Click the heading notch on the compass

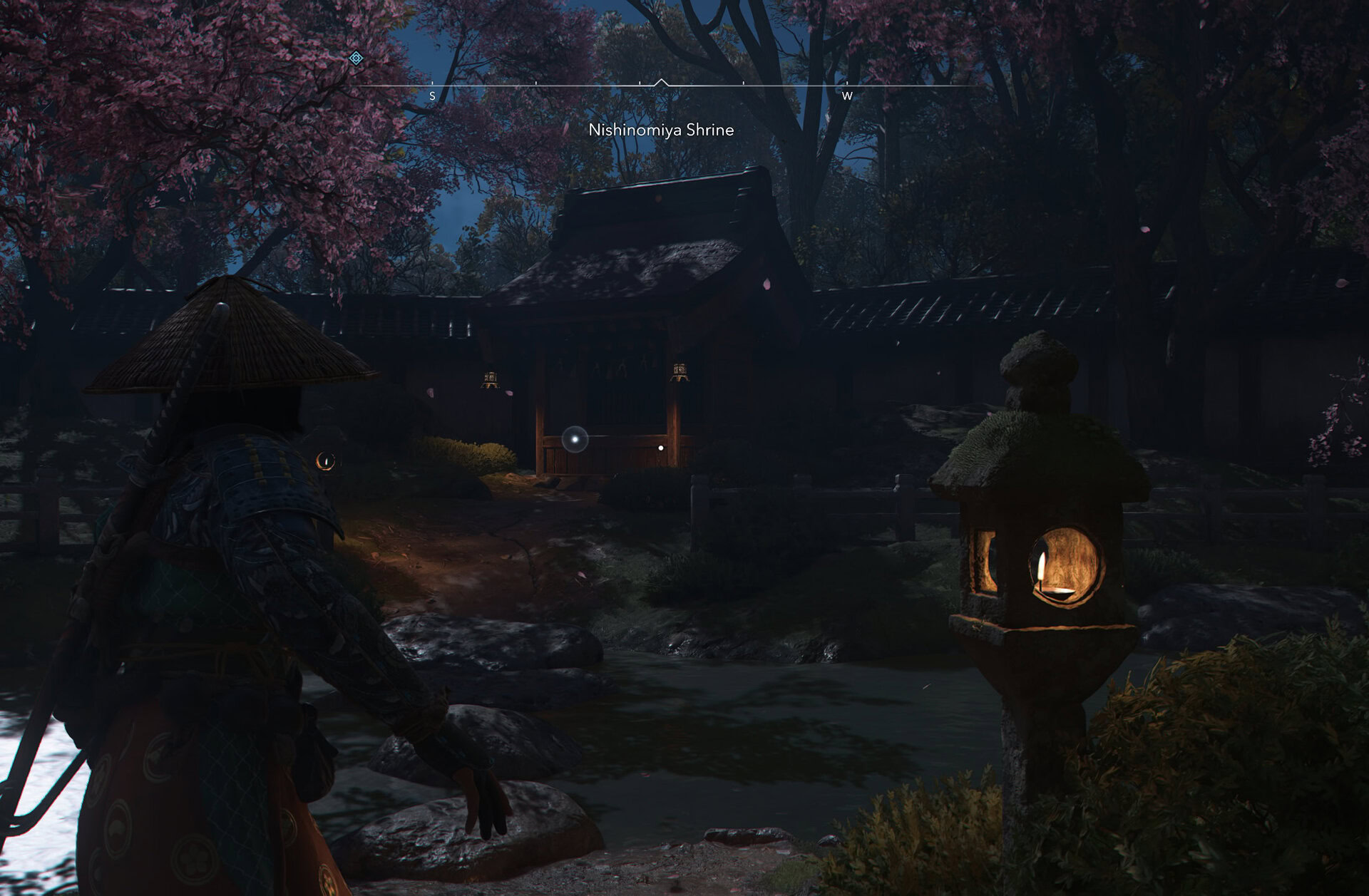pyautogui.click(x=662, y=80)
